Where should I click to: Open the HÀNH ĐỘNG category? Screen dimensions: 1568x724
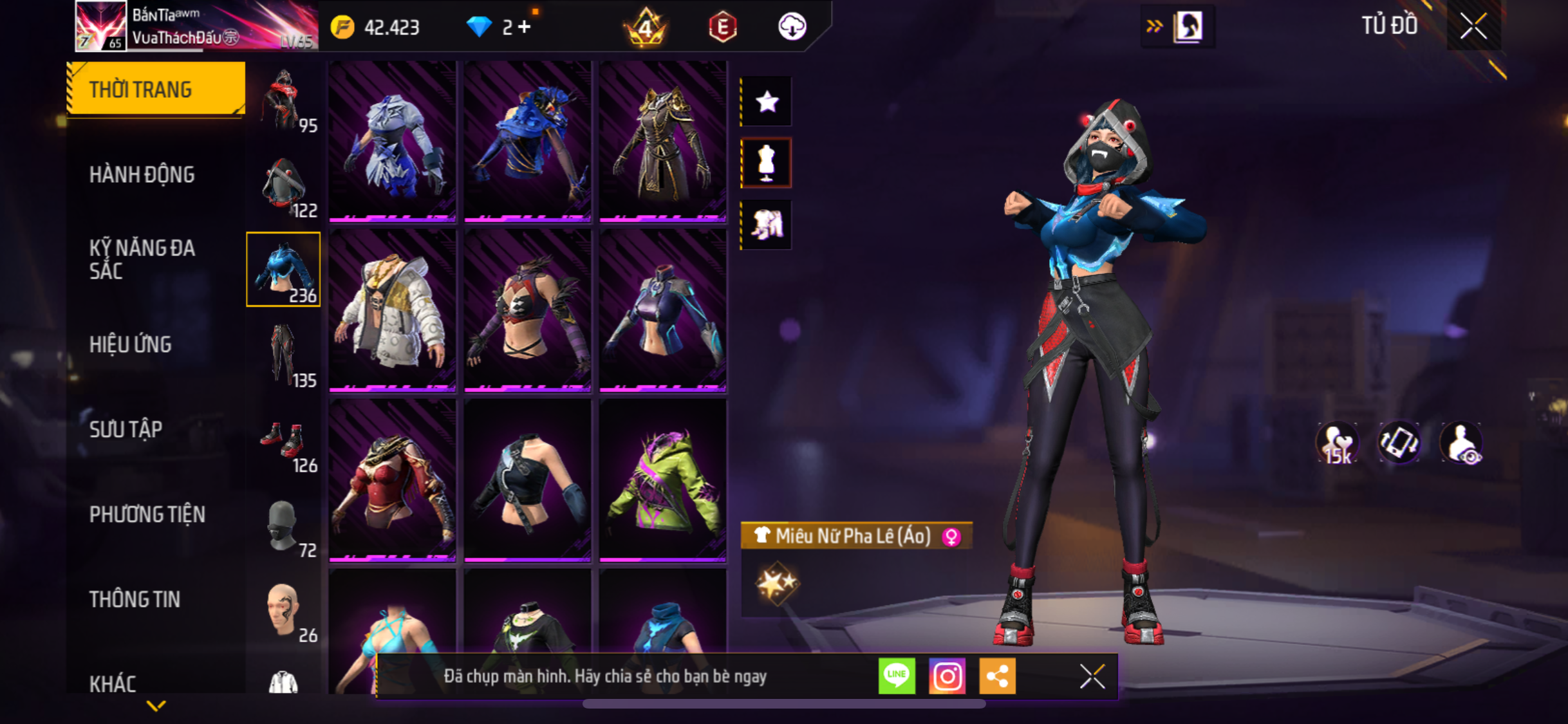(142, 174)
